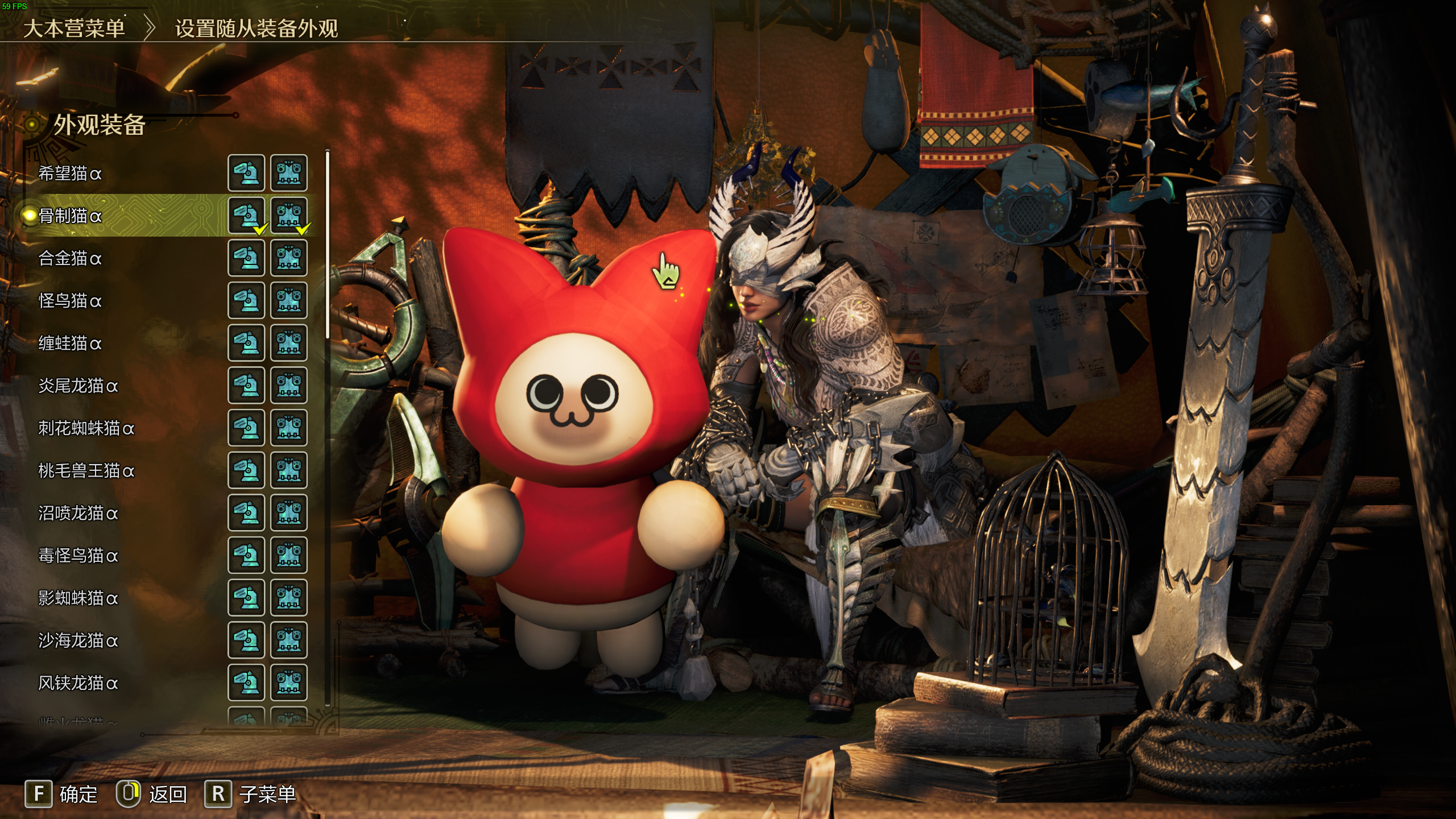Image resolution: width=1456 pixels, height=819 pixels.
Task: Choose the highlighted 骨制猫α entry
Action: click(70, 216)
